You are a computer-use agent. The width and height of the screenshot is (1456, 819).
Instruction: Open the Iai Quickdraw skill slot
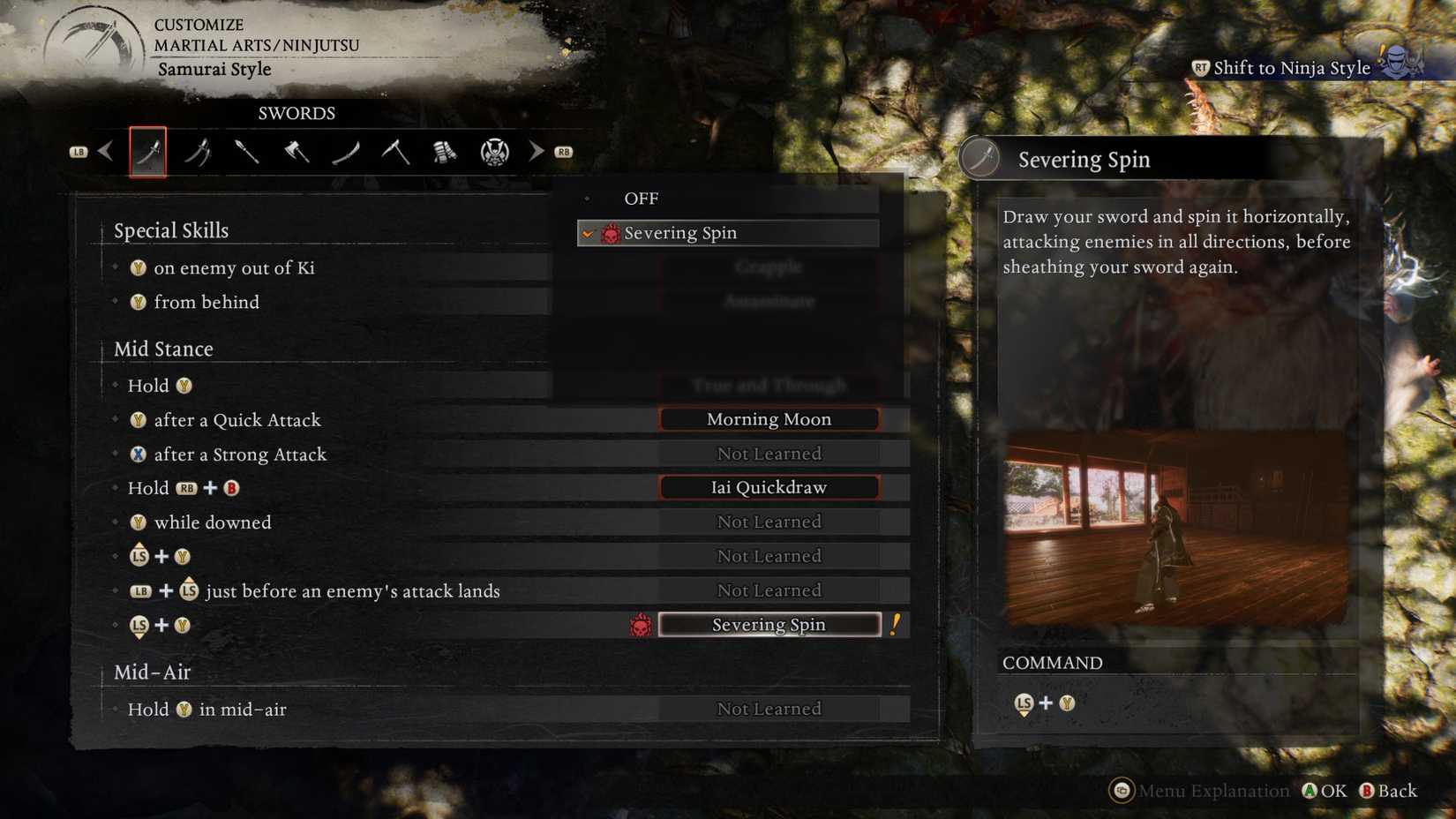tap(769, 486)
